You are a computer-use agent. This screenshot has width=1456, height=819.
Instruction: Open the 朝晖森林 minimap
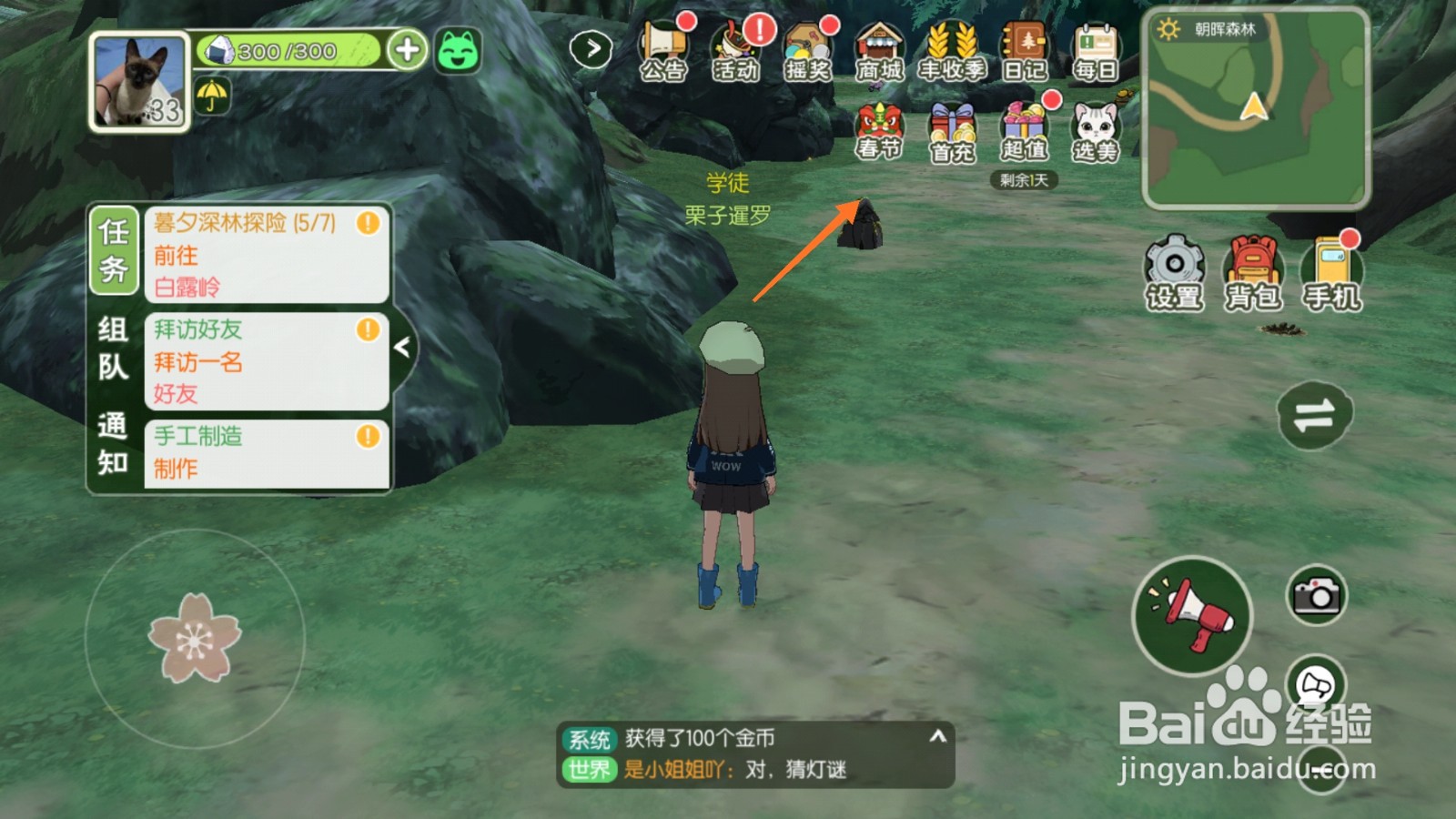[x=1256, y=109]
